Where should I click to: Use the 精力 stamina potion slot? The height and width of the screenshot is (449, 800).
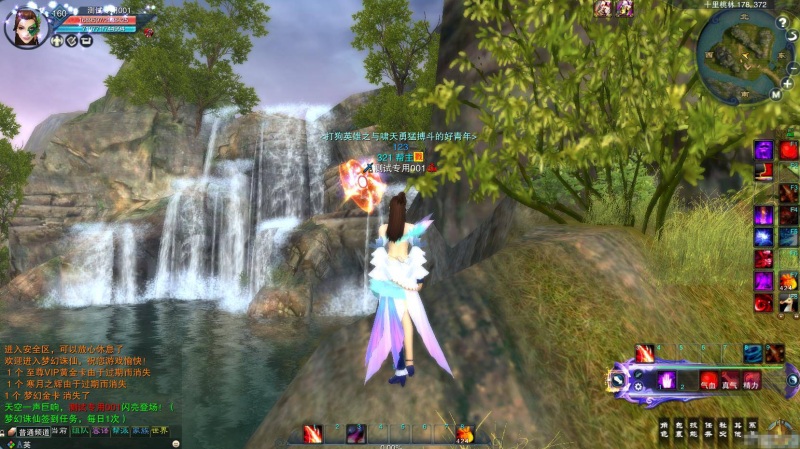coord(751,381)
